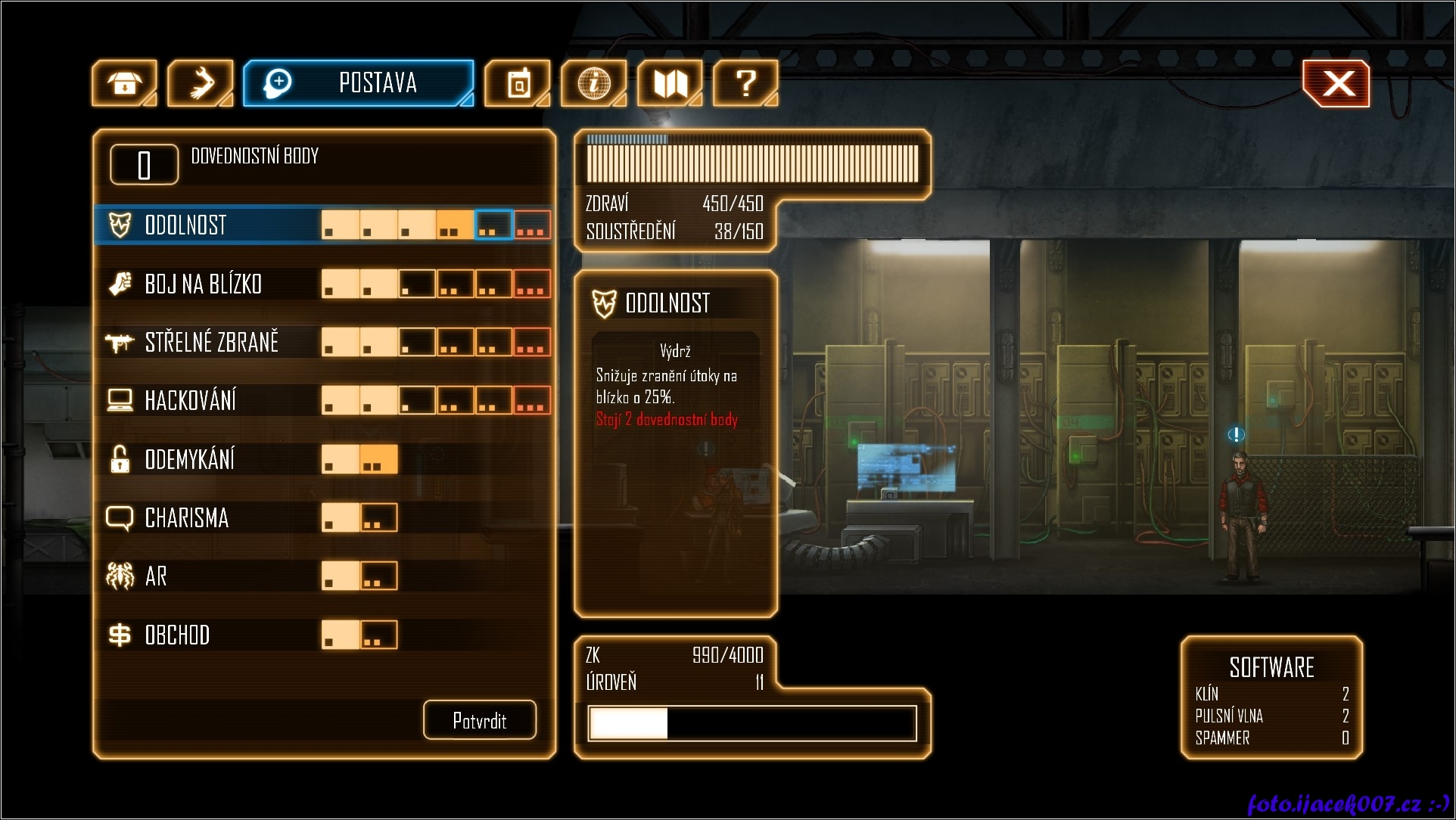Open the information tab
This screenshot has width=1456, height=820.
[x=593, y=83]
